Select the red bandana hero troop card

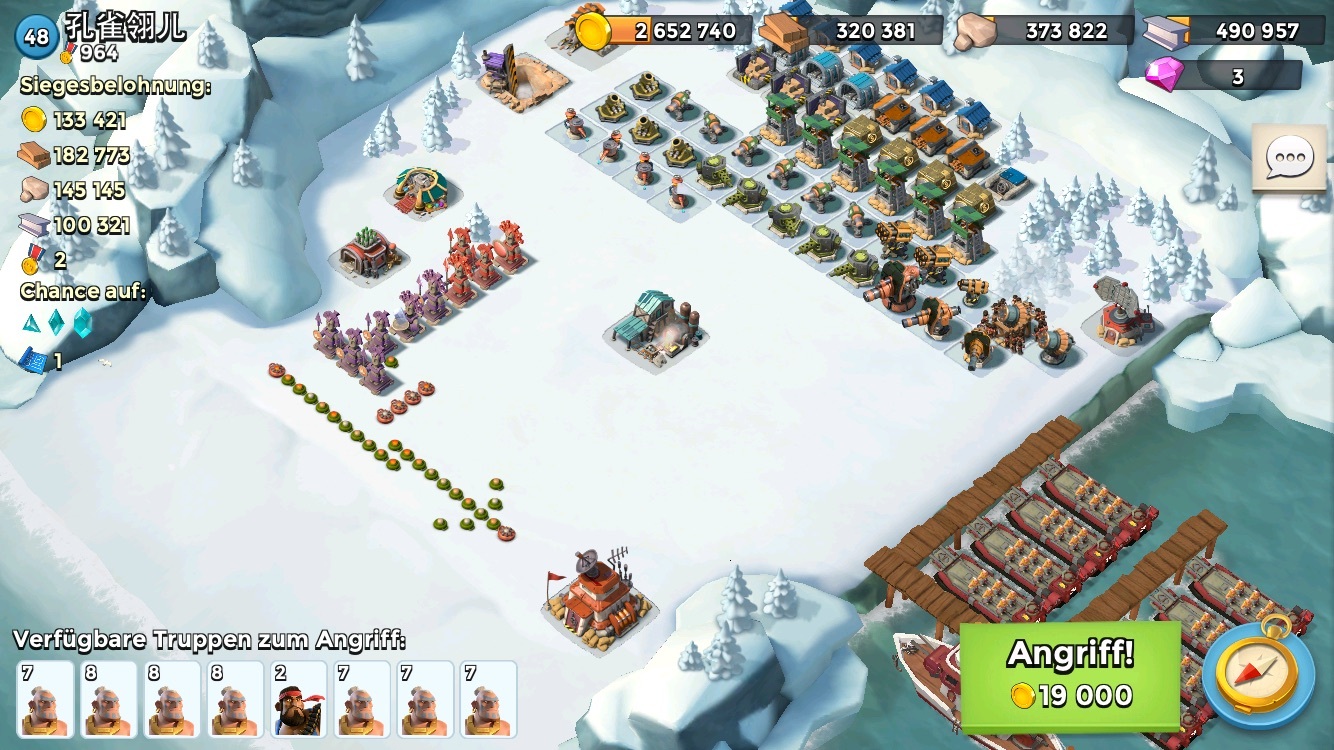[297, 699]
